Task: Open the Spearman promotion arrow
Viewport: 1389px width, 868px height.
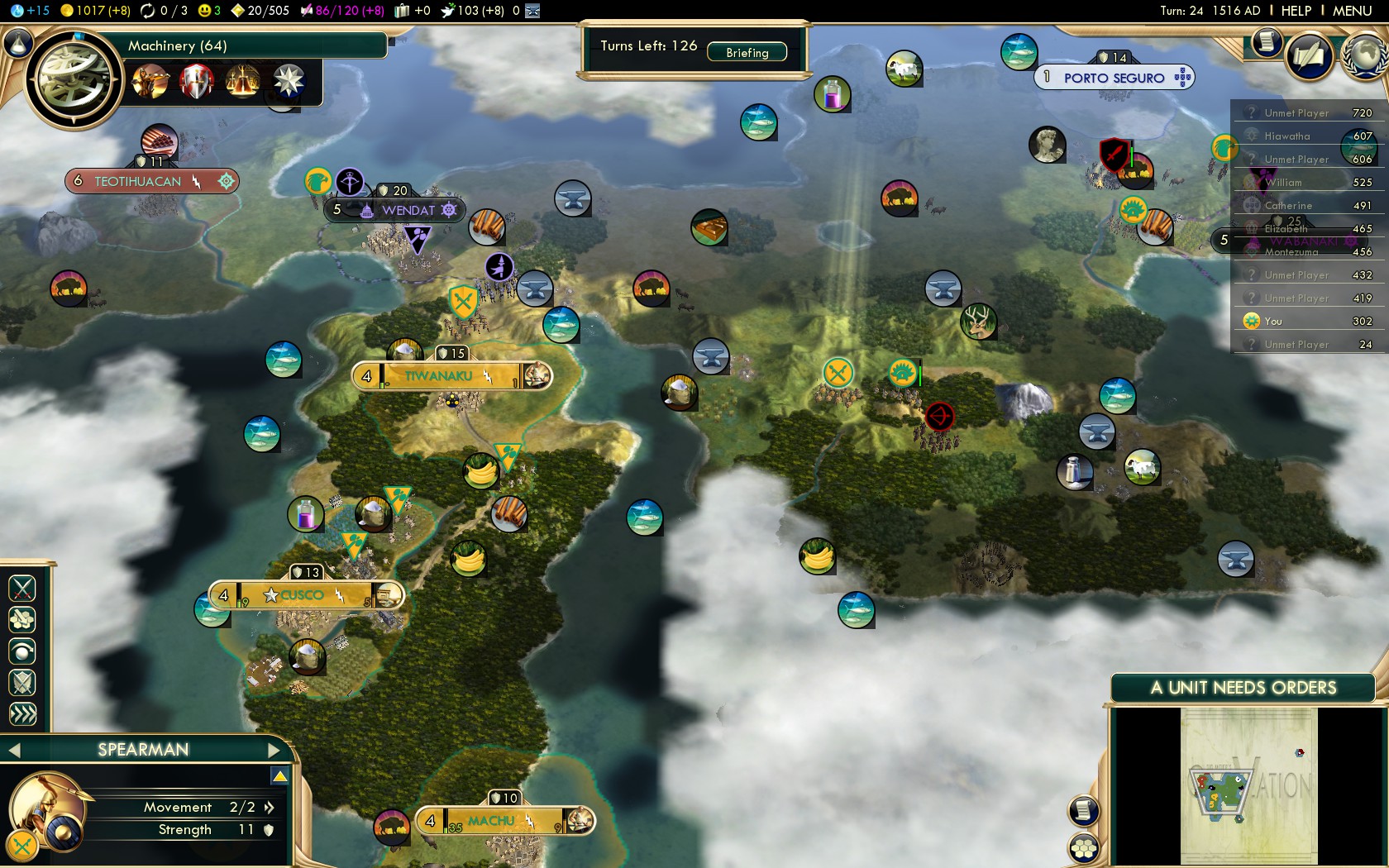Action: [279, 776]
